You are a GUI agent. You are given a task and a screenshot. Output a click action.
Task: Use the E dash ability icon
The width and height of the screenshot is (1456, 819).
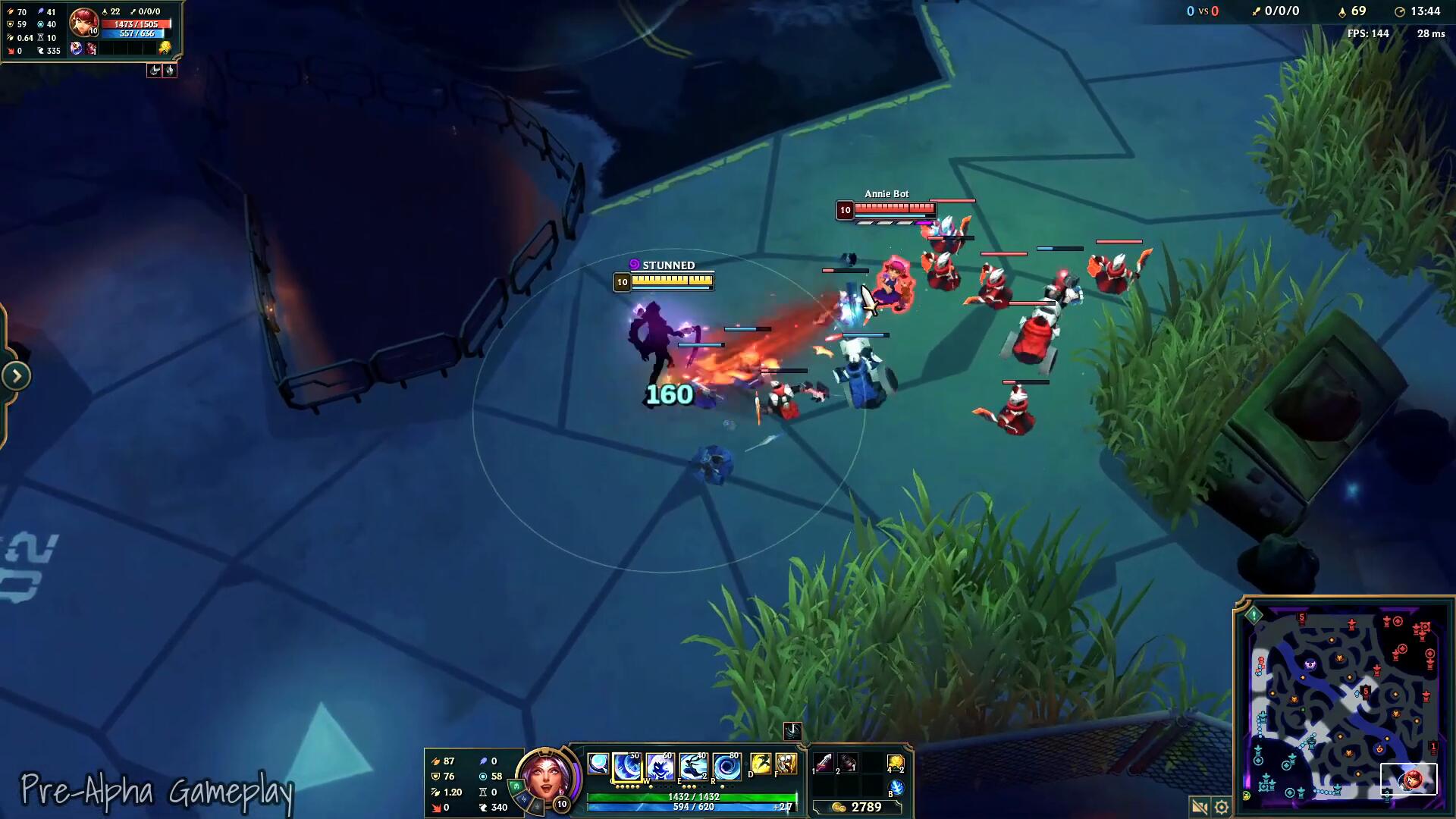tap(693, 767)
